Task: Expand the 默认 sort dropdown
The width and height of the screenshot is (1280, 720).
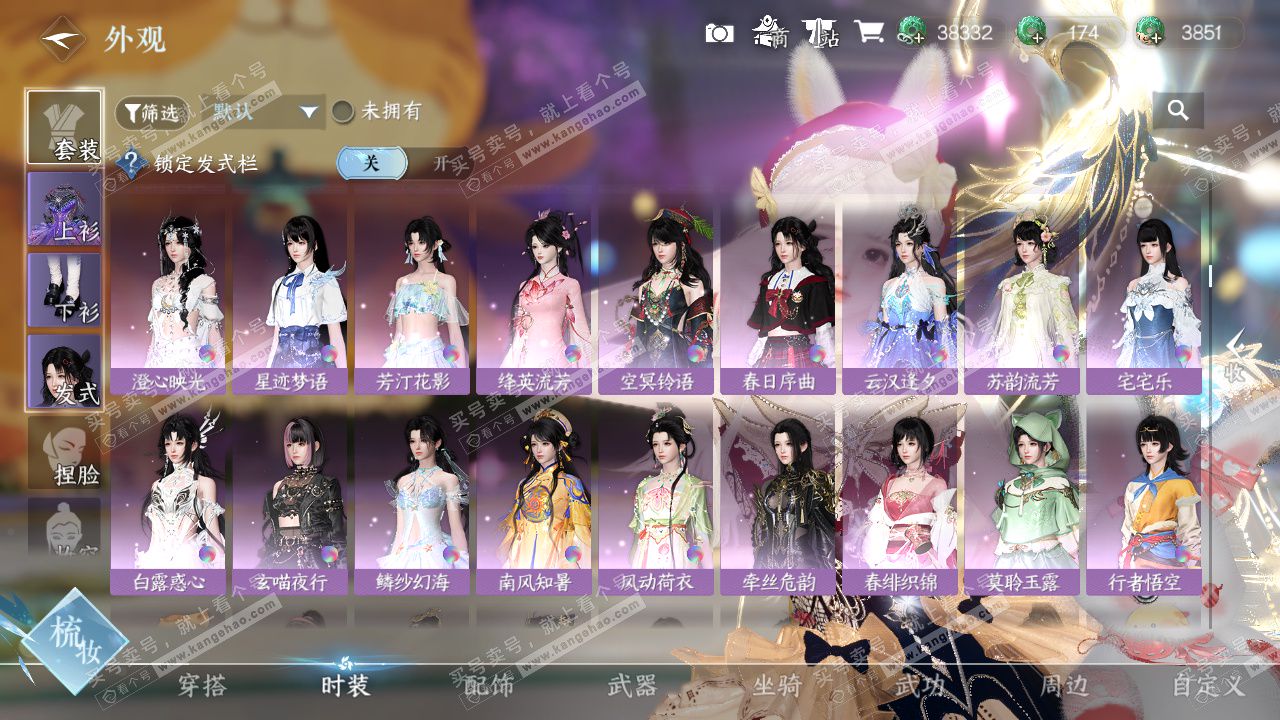Action: tap(266, 112)
